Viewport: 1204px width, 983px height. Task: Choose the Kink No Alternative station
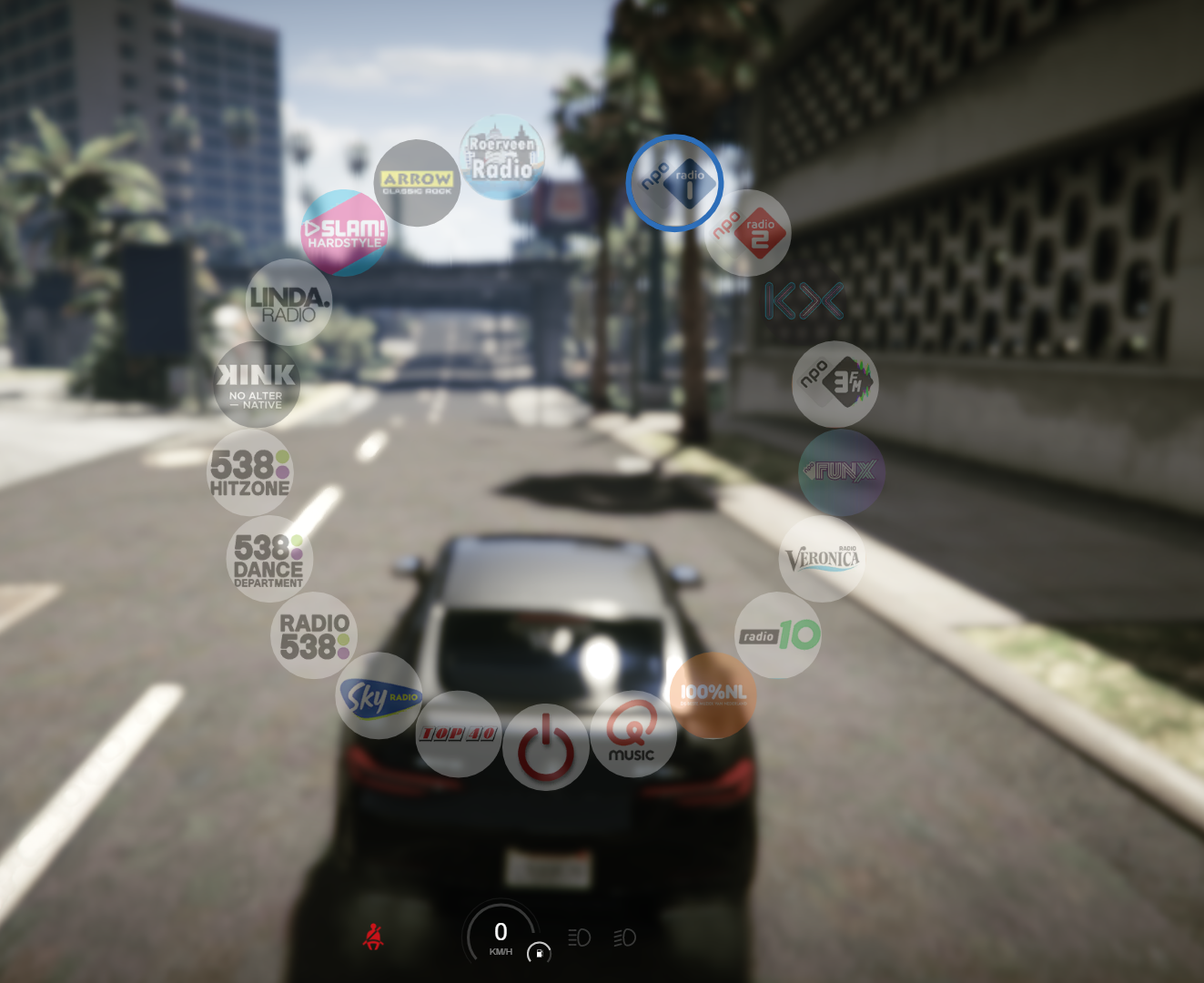pyautogui.click(x=257, y=384)
